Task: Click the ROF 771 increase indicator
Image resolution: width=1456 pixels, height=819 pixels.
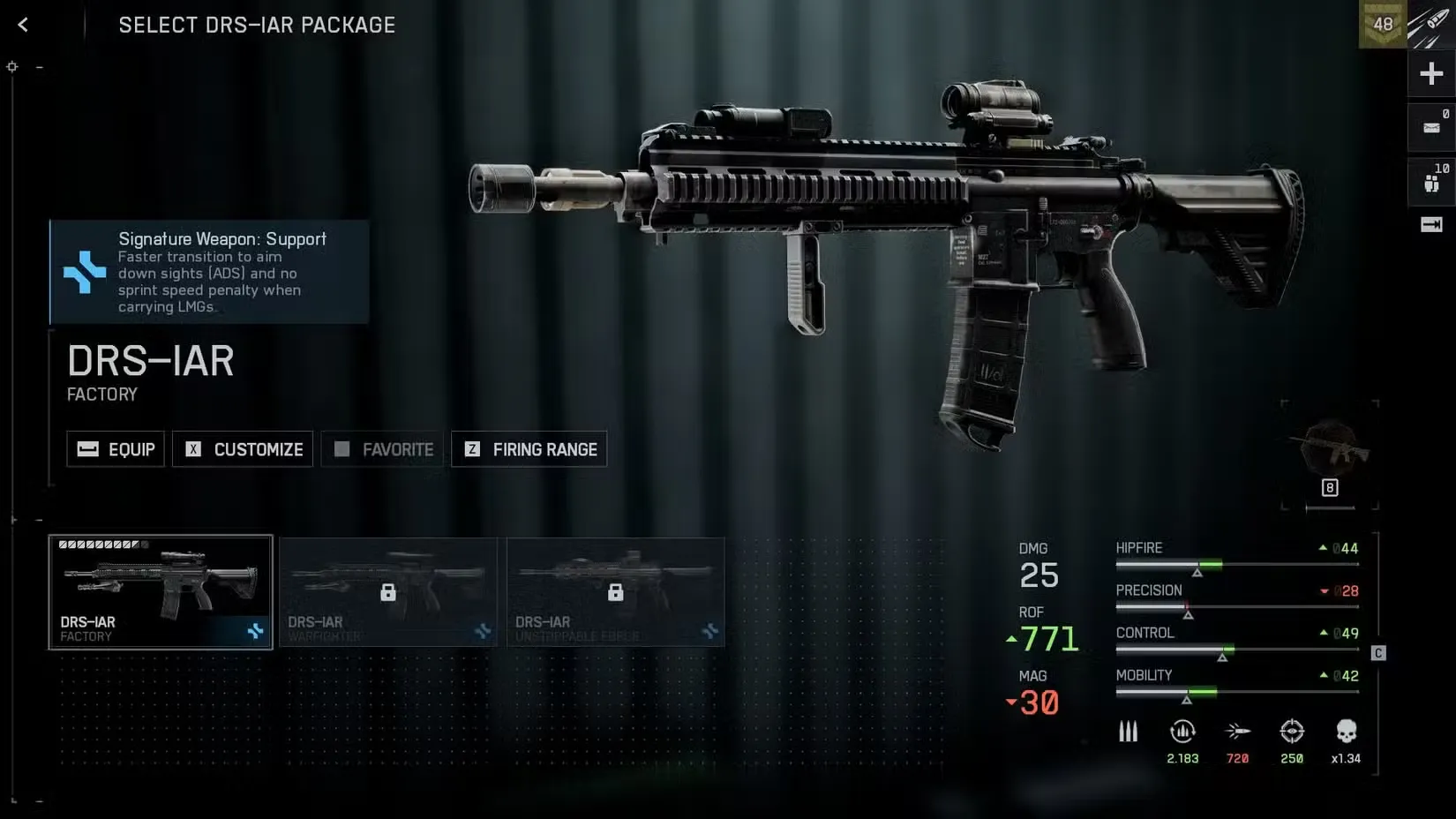Action: point(1011,637)
